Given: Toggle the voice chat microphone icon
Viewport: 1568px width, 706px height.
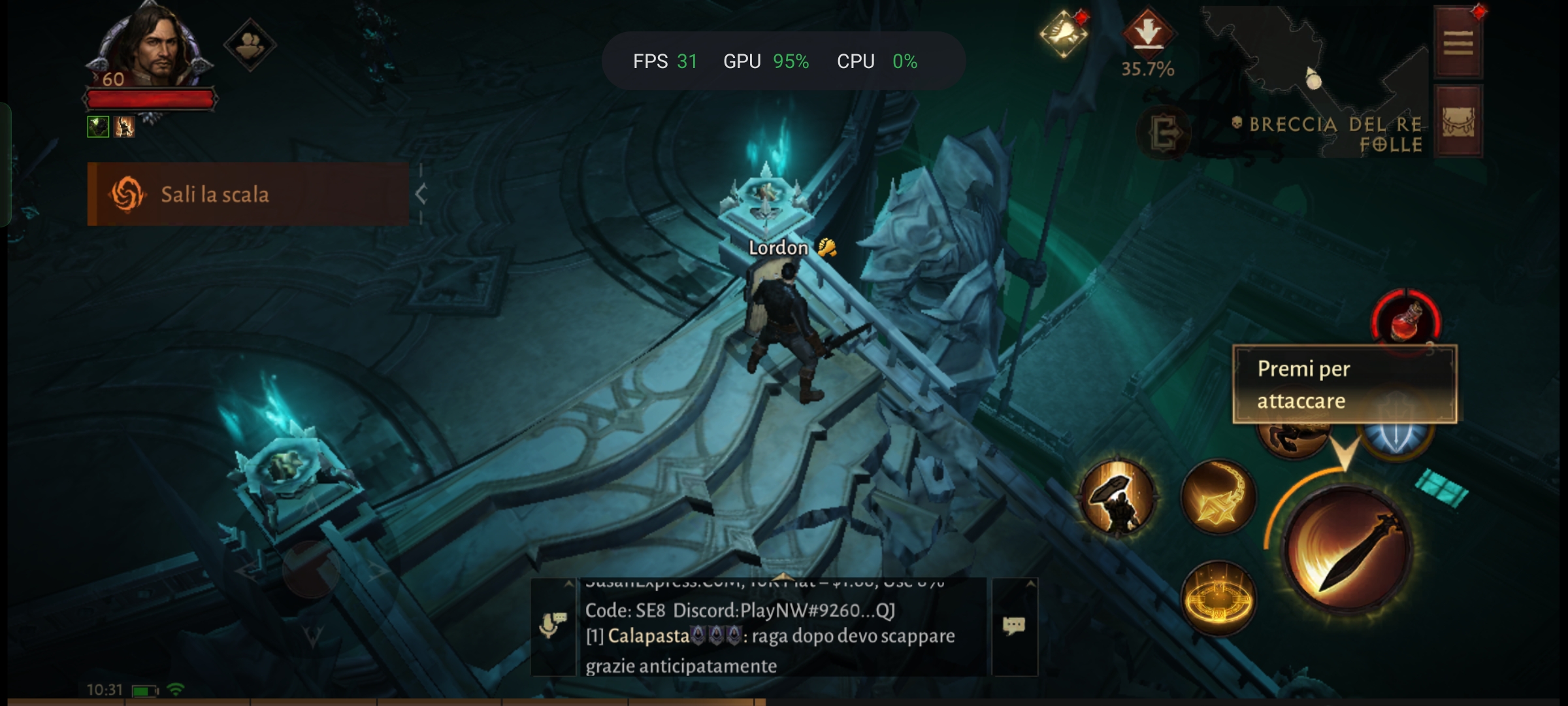Looking at the screenshot, I should pos(553,626).
